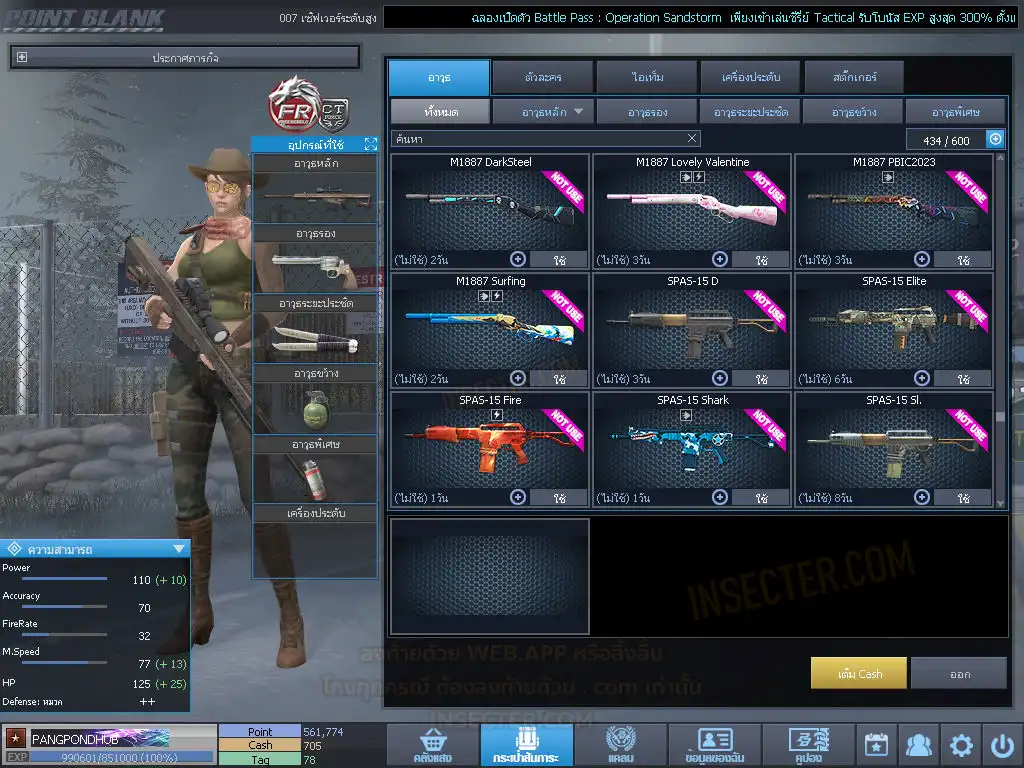The image size is (1024, 768).
Task: Open the gear settings icon
Action: pos(961,745)
